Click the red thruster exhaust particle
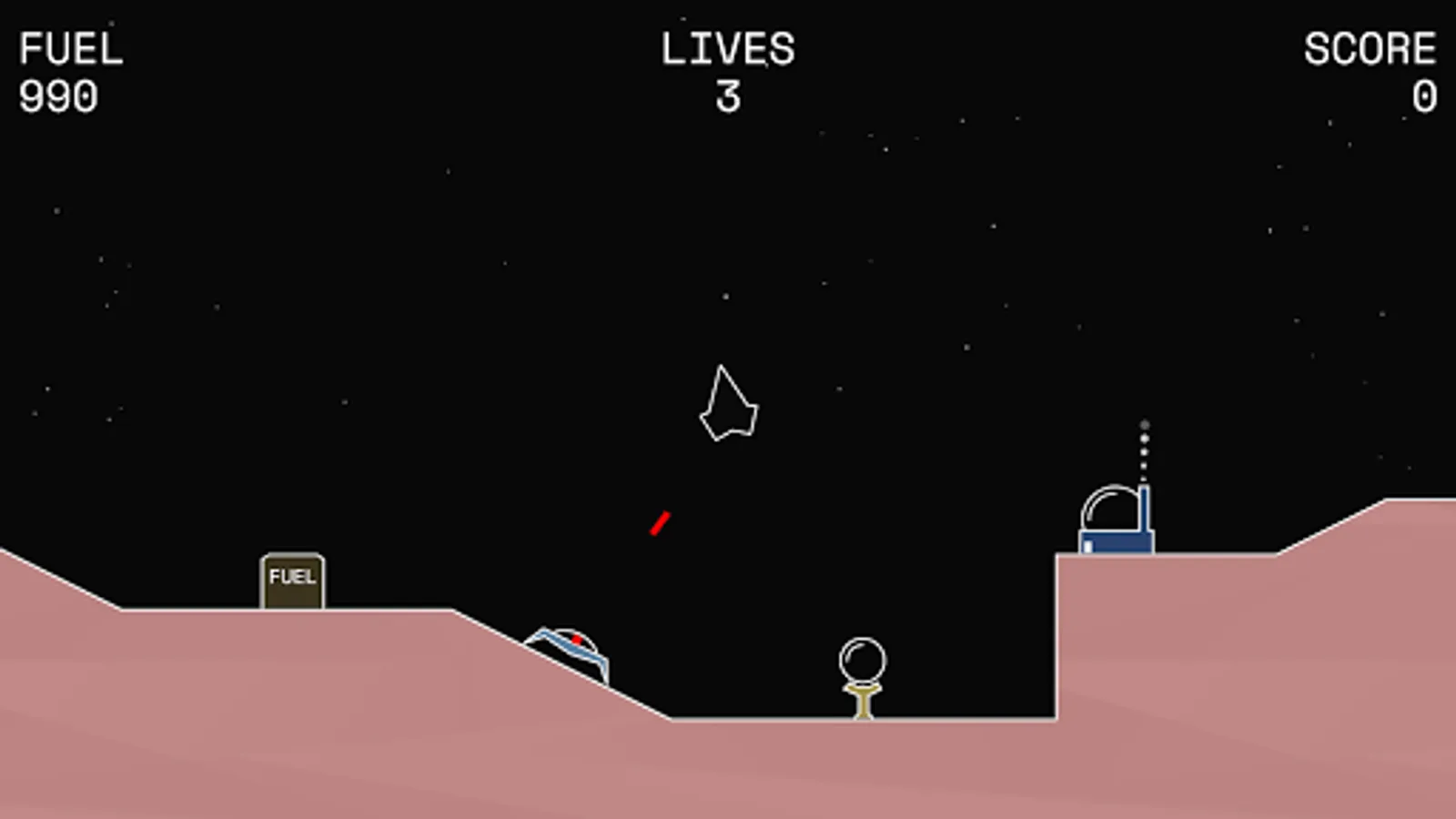 (661, 522)
